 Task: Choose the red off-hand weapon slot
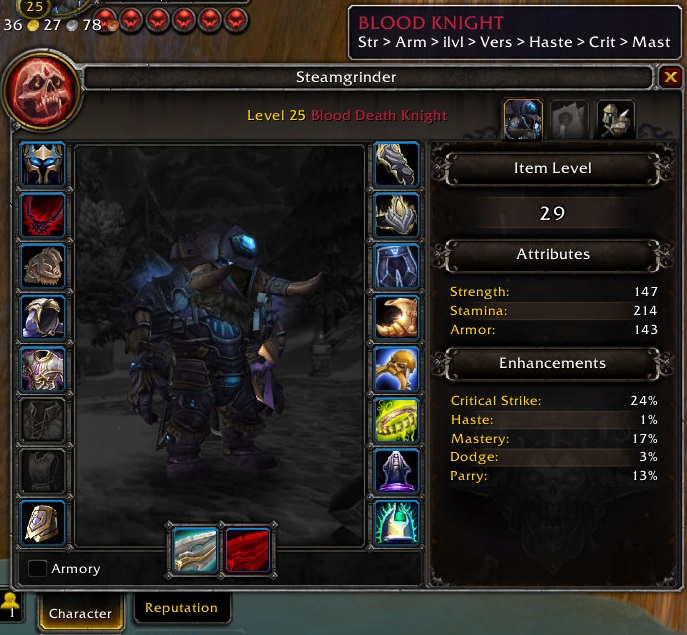coord(246,548)
